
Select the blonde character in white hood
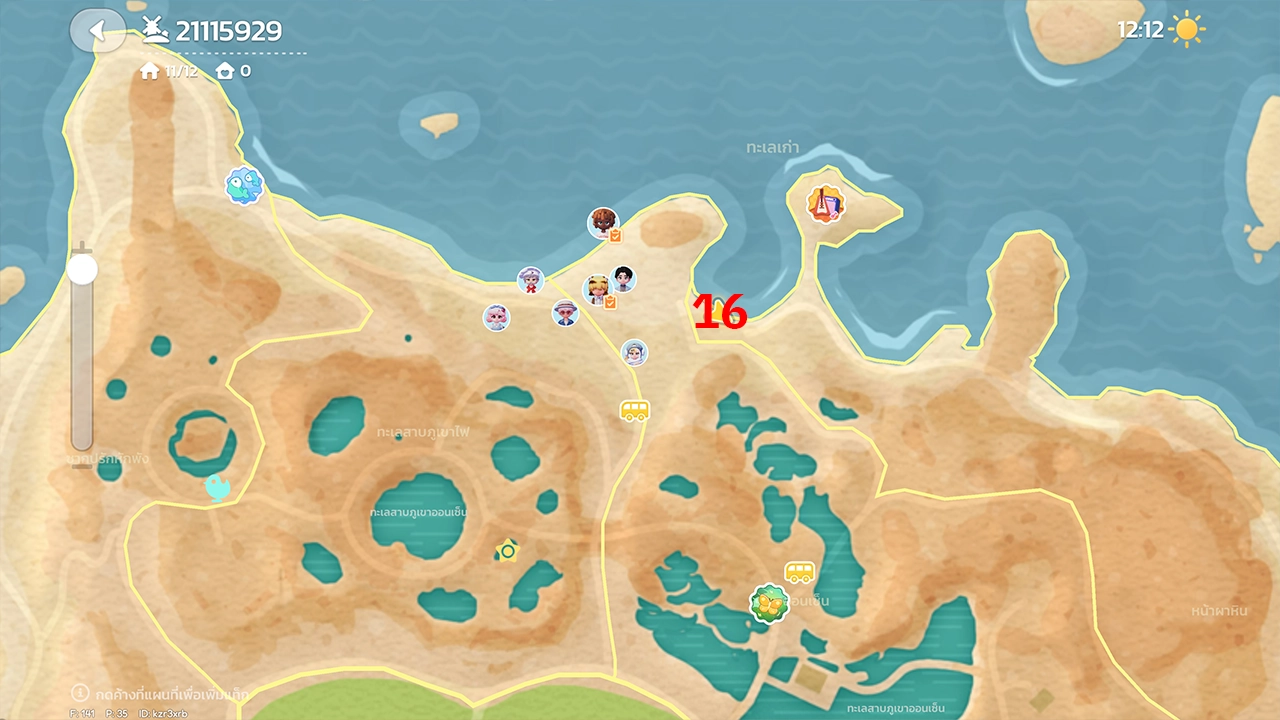634,352
